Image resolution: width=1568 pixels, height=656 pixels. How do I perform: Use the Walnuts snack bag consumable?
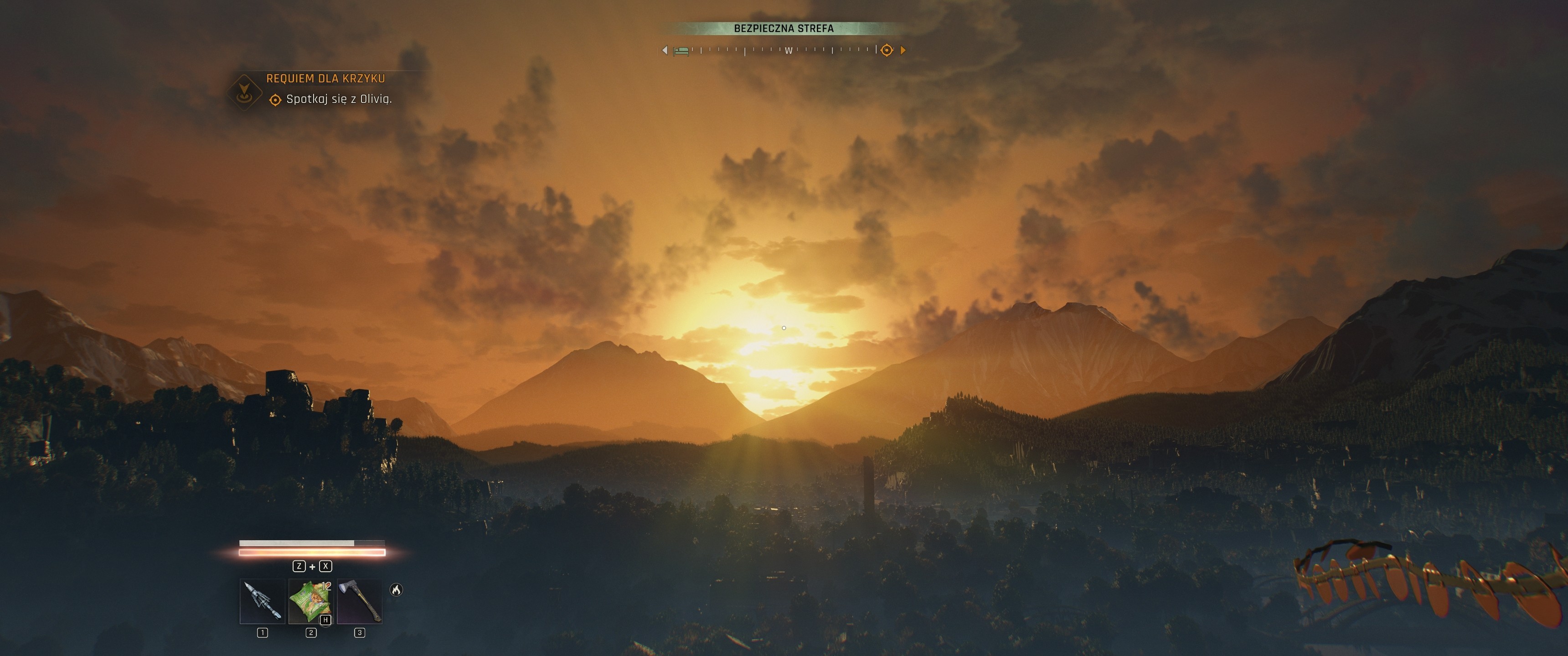[310, 601]
